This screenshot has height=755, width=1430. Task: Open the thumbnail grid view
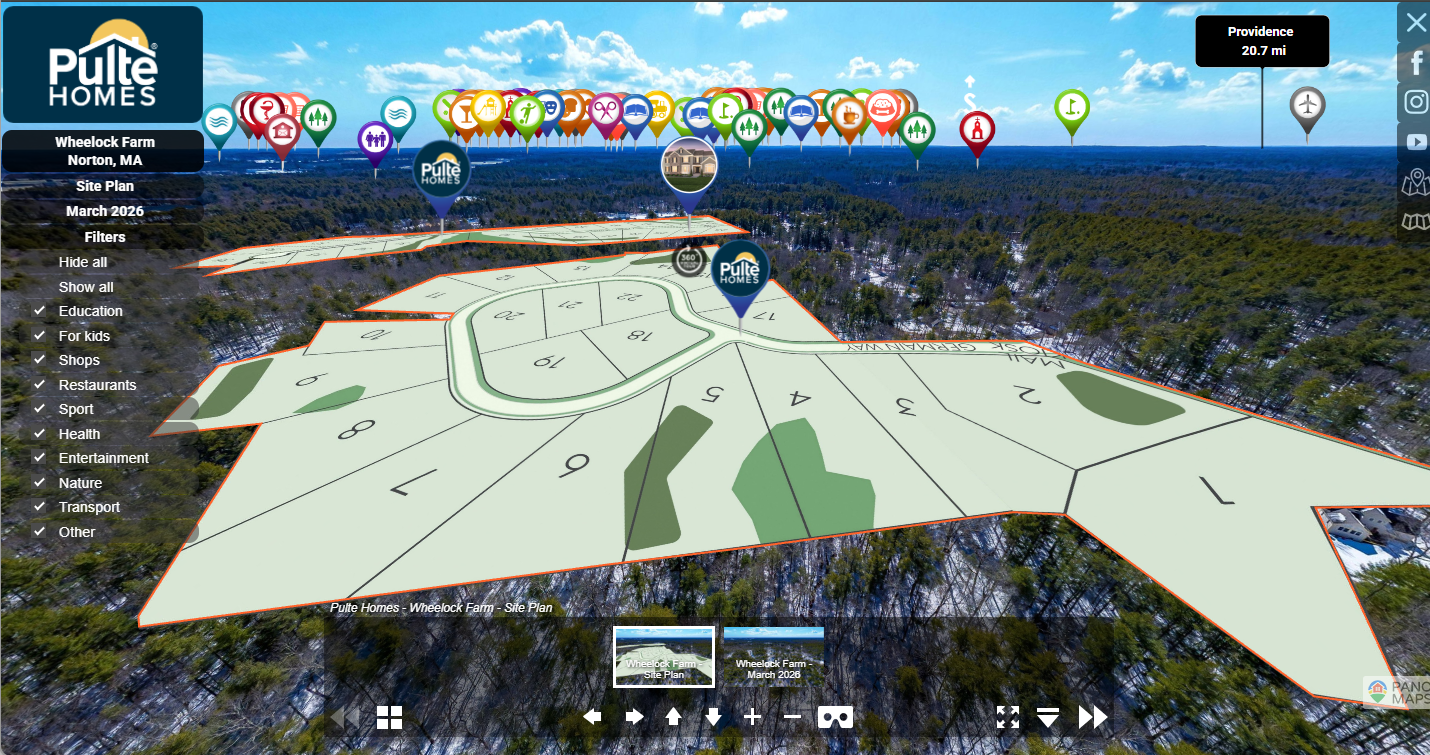[x=389, y=717]
